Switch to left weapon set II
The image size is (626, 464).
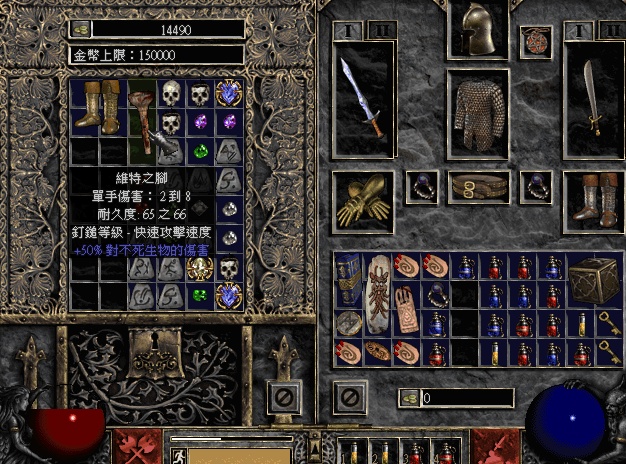click(380, 30)
